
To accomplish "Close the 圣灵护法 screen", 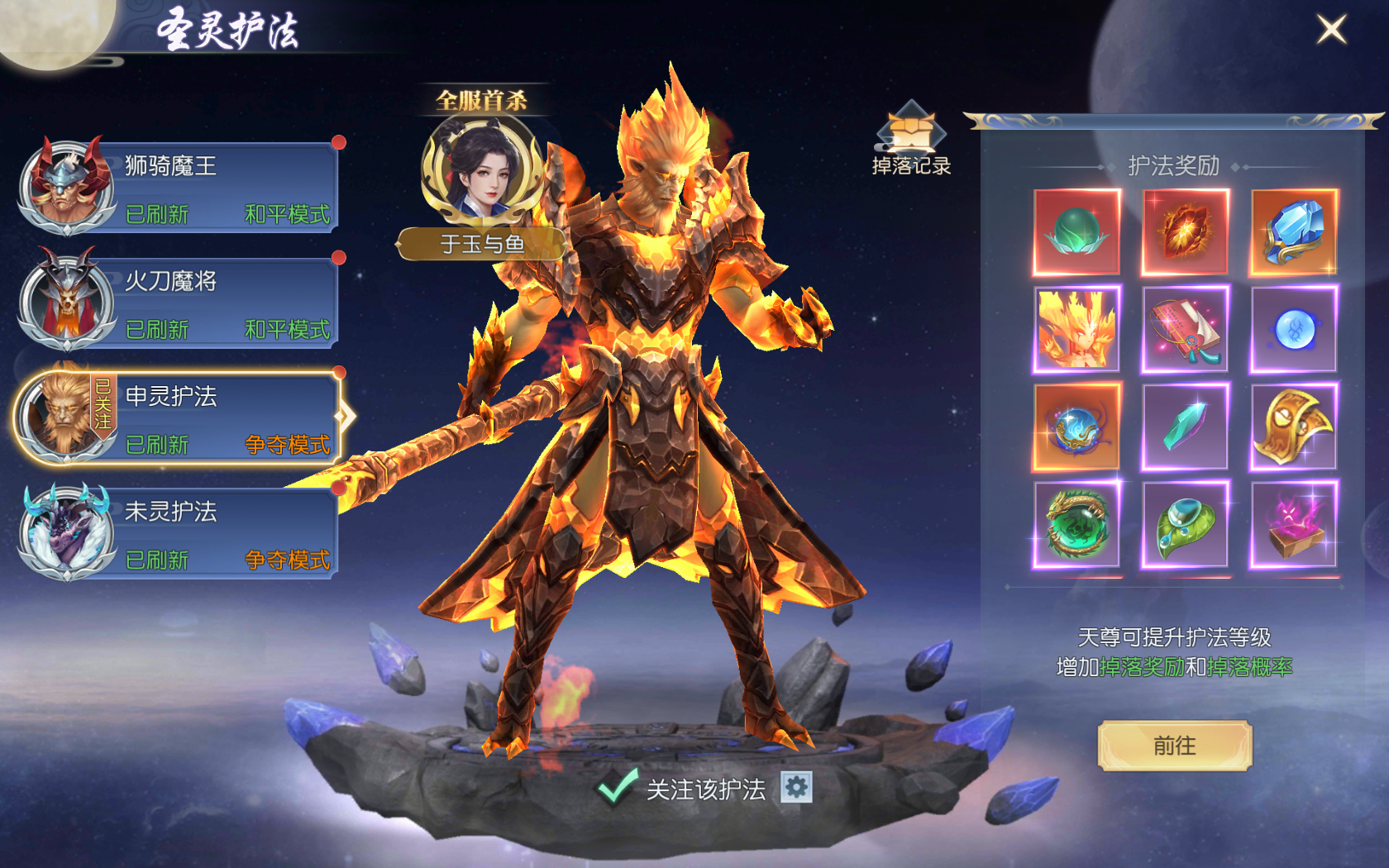I will point(1331,30).
